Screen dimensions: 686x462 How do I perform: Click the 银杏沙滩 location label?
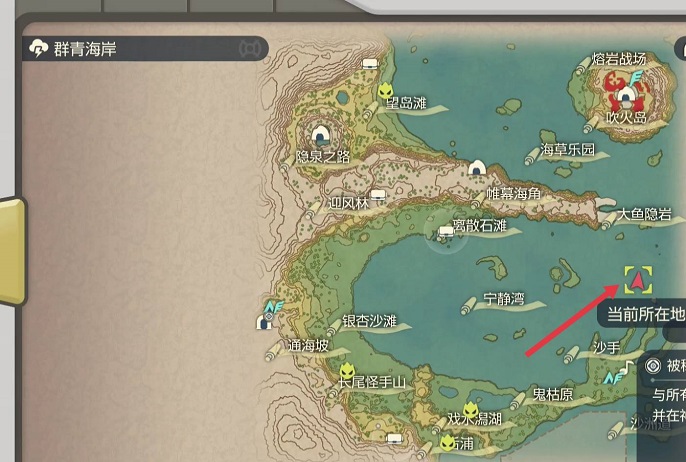(369, 321)
